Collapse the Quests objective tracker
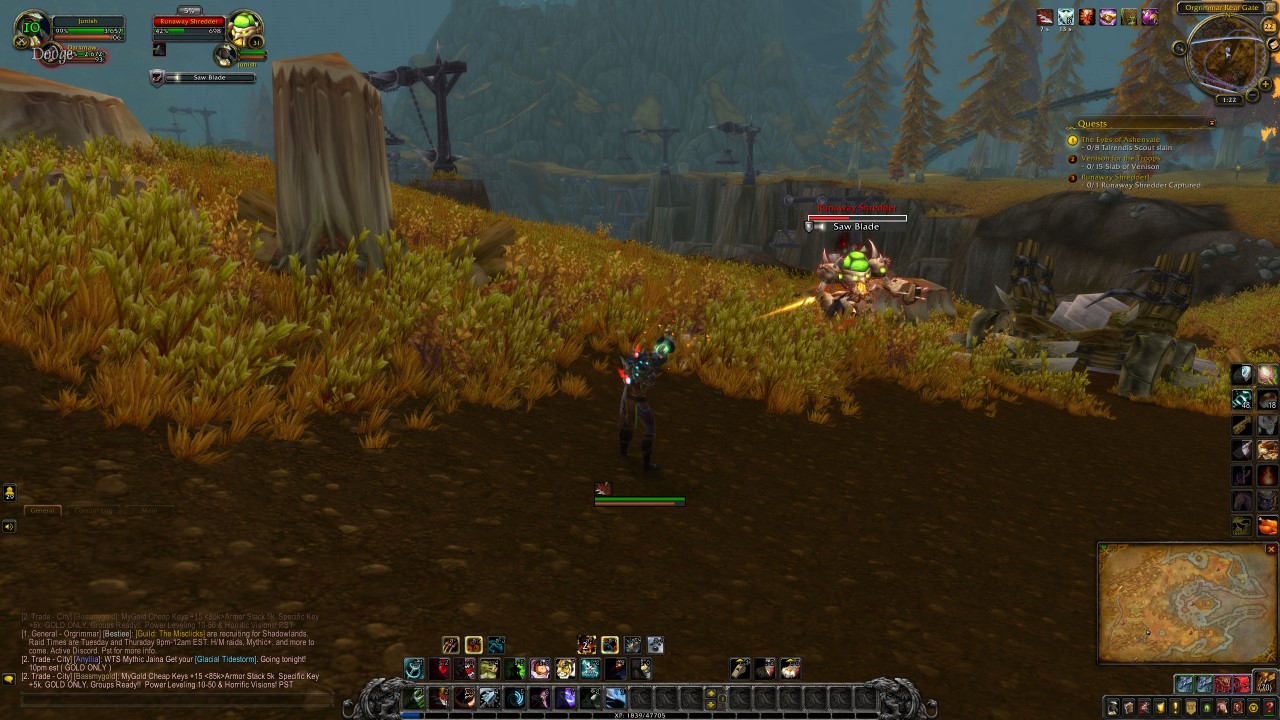 [x=1212, y=123]
